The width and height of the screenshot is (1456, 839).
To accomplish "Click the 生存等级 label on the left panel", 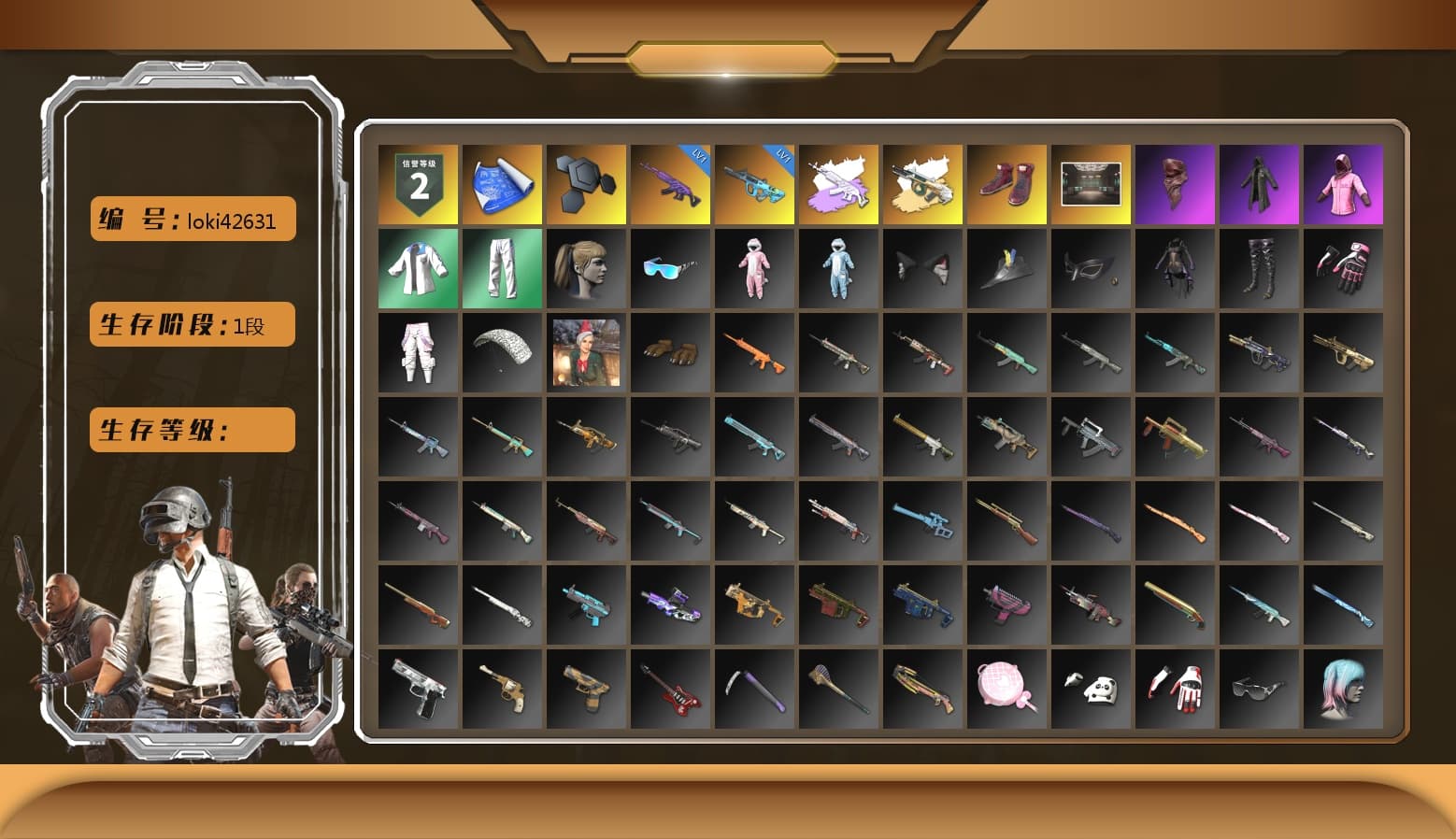I will [x=192, y=430].
